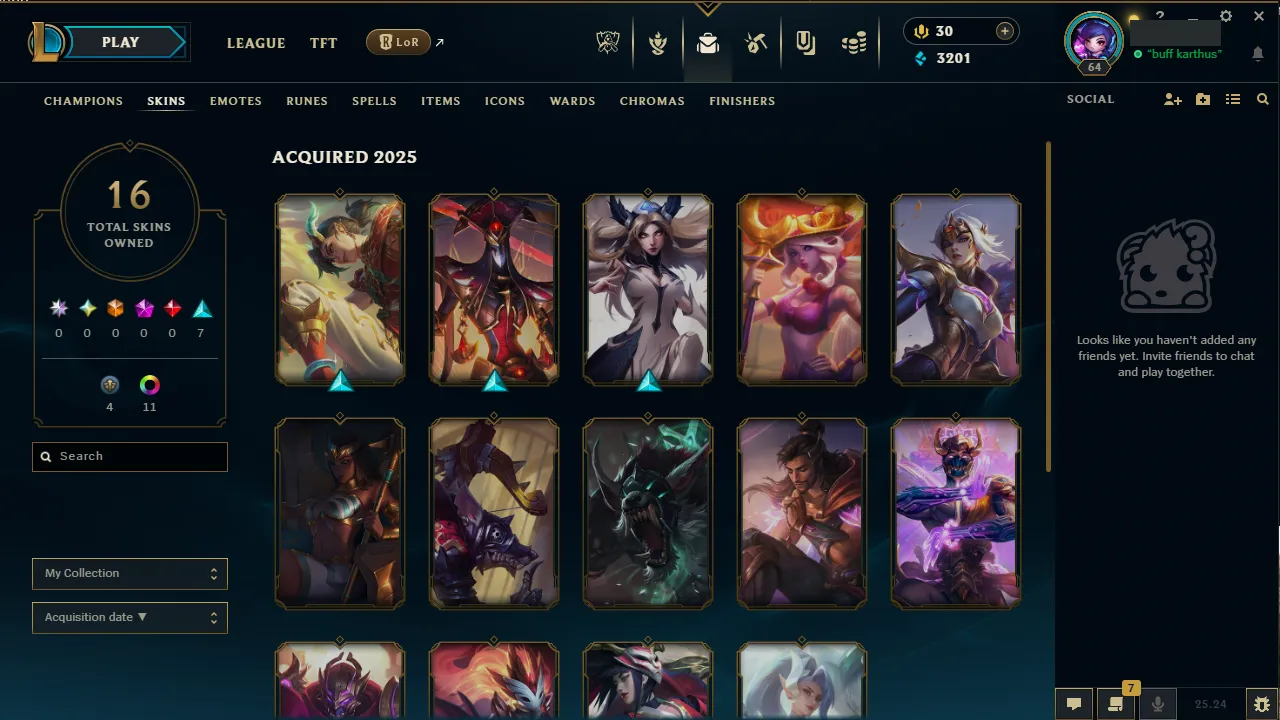Switch to the TFT tab
This screenshot has width=1280, height=720.
tap(323, 43)
